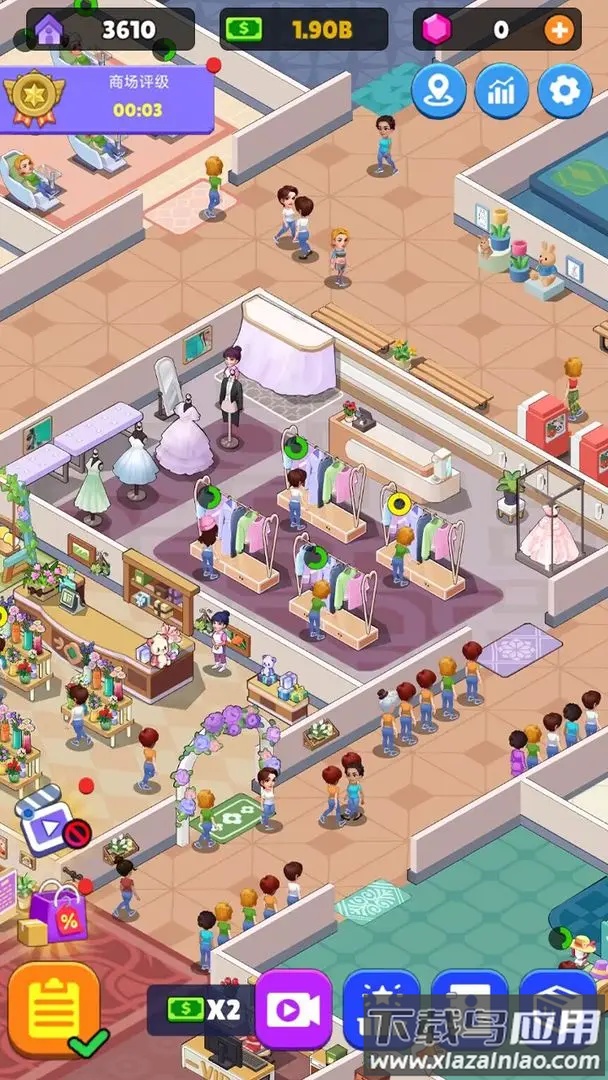
Task: Open the settings gear menu
Action: pos(565,91)
